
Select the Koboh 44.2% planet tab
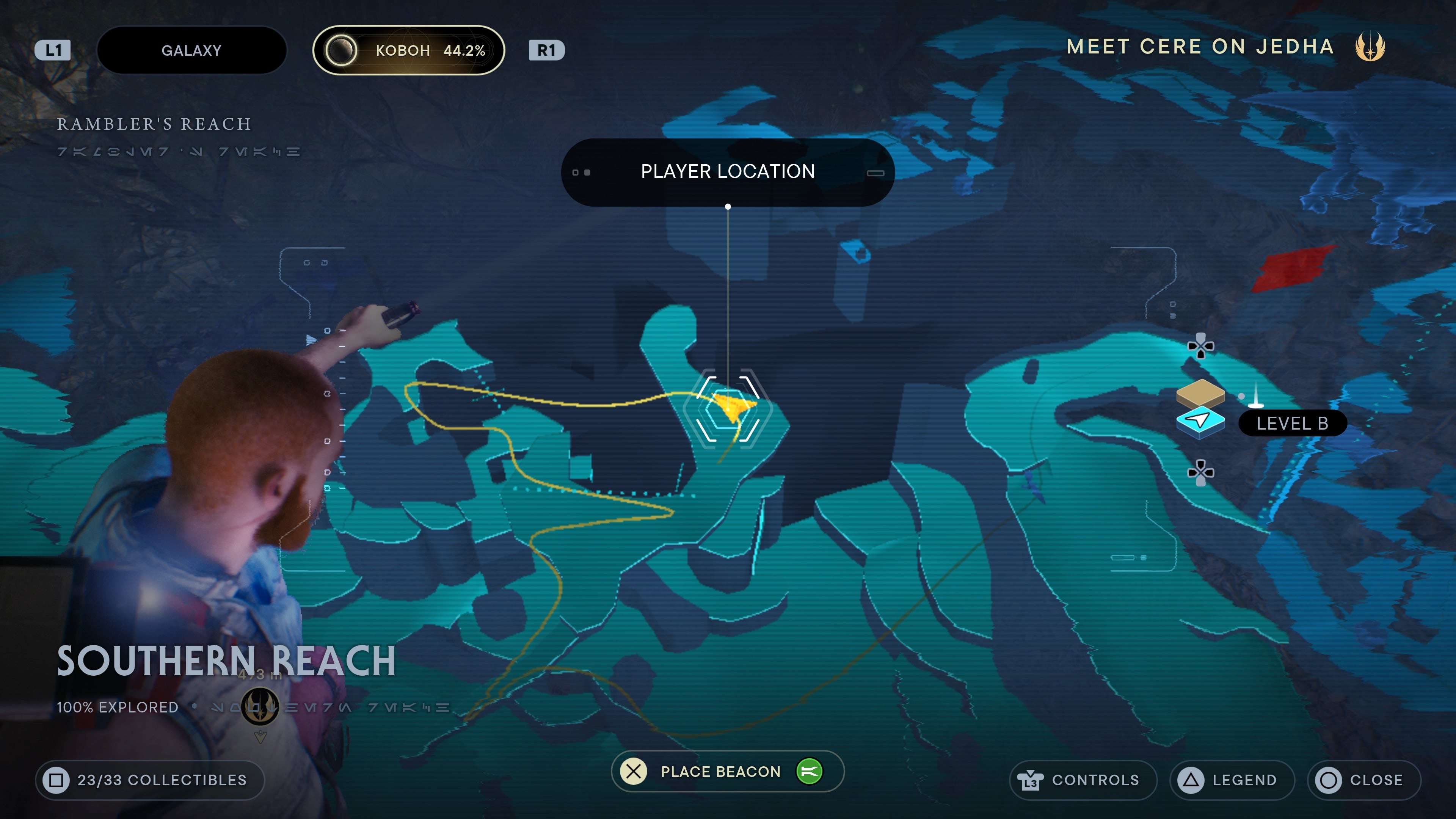(x=408, y=50)
